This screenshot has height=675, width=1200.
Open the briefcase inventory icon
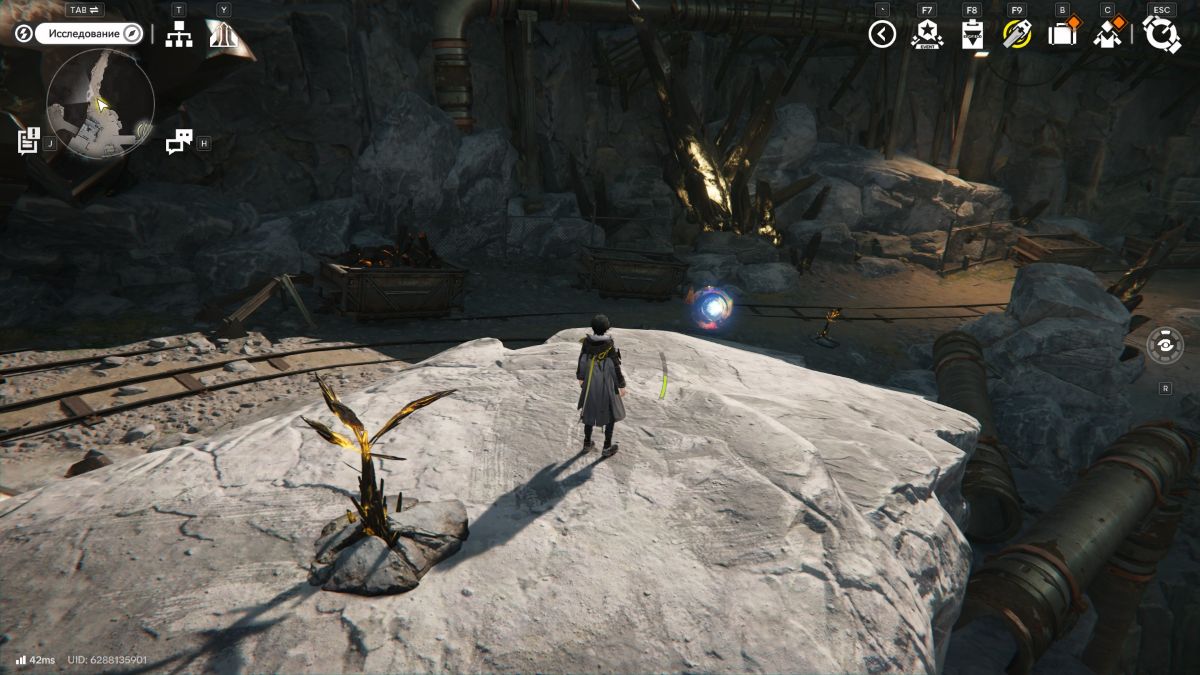[x=1062, y=34]
